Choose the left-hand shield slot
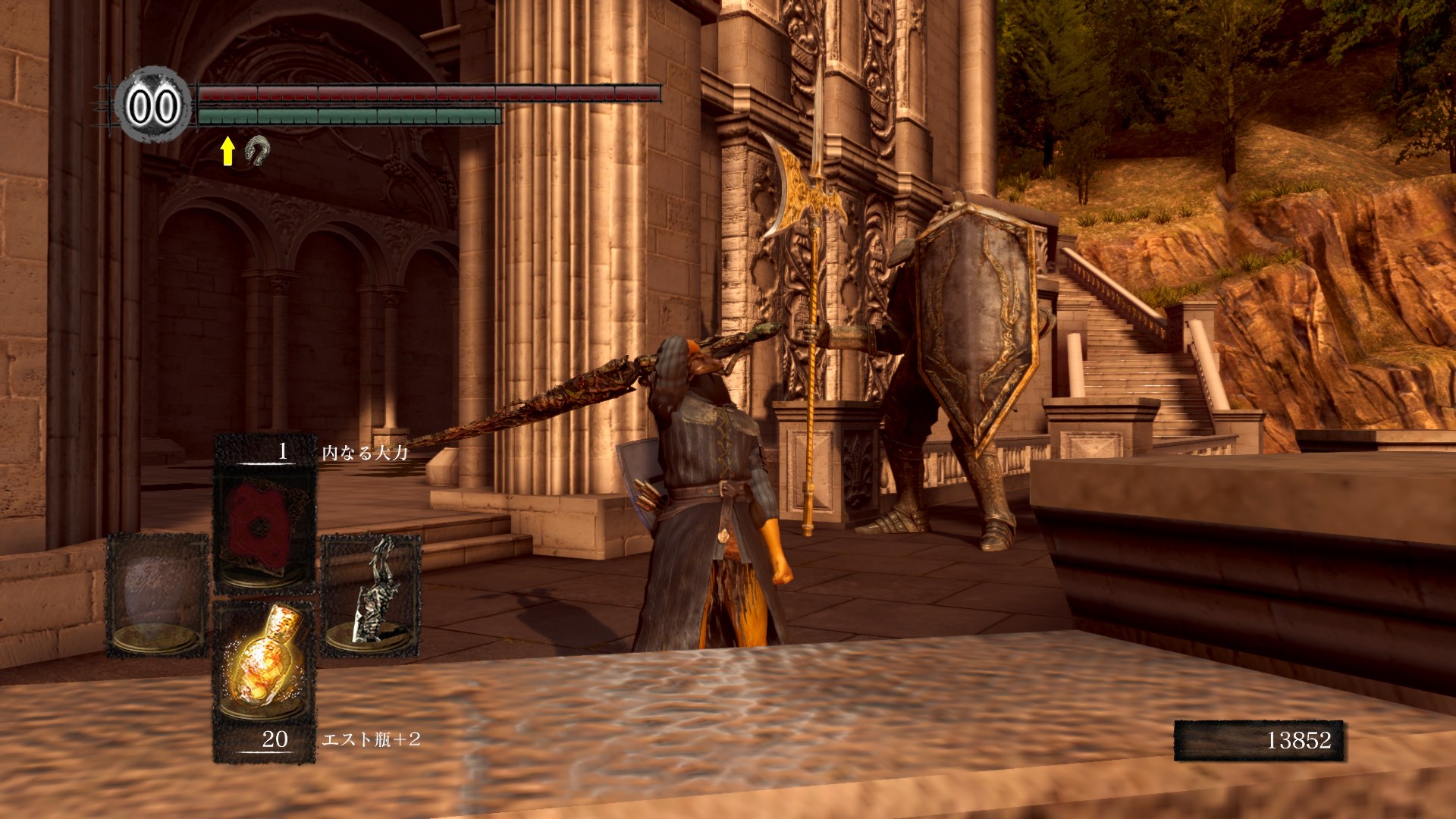The image size is (1456, 819). 157,594
